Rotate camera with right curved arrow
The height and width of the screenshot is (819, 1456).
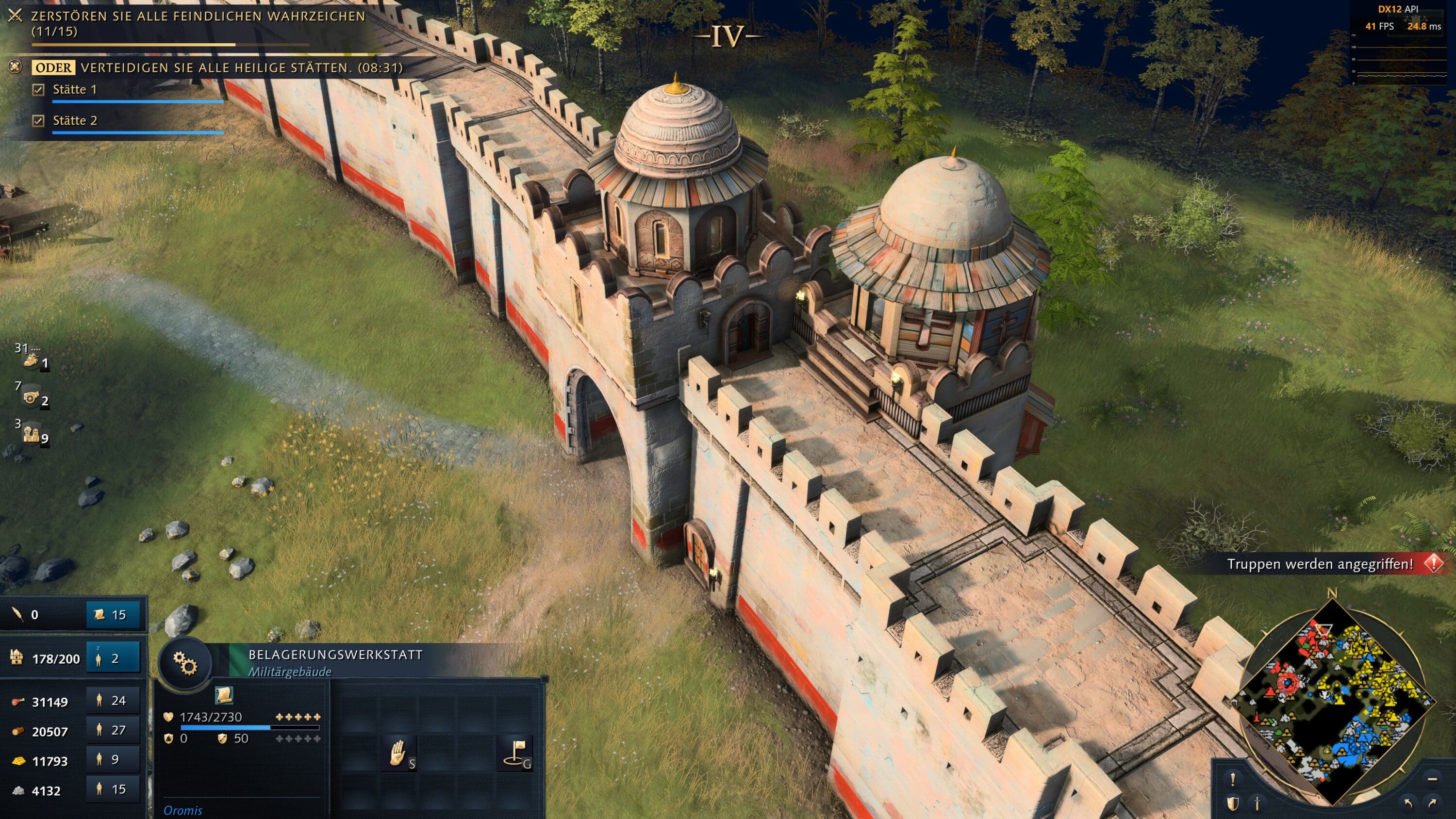coord(1432,803)
